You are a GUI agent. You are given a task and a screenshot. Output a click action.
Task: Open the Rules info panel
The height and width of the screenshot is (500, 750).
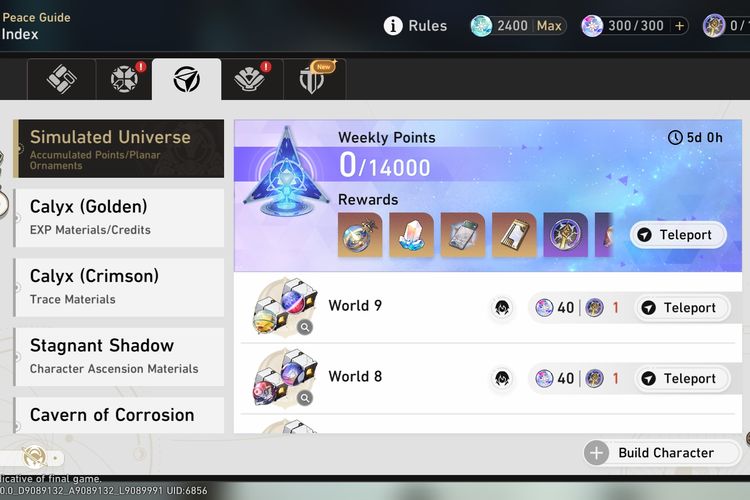tap(415, 26)
